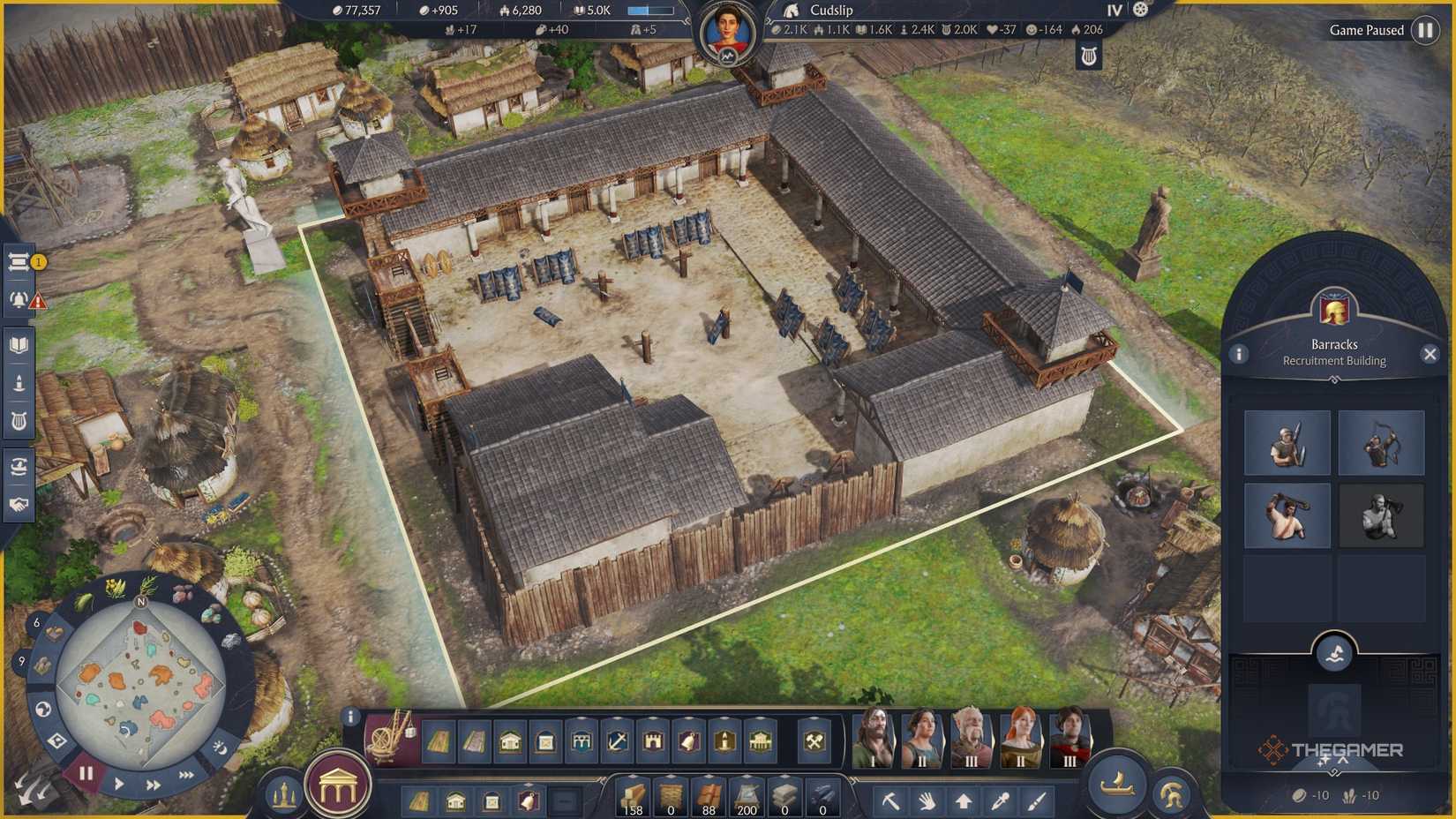
Task: Open the candle sidebar icon
Action: [x=19, y=381]
